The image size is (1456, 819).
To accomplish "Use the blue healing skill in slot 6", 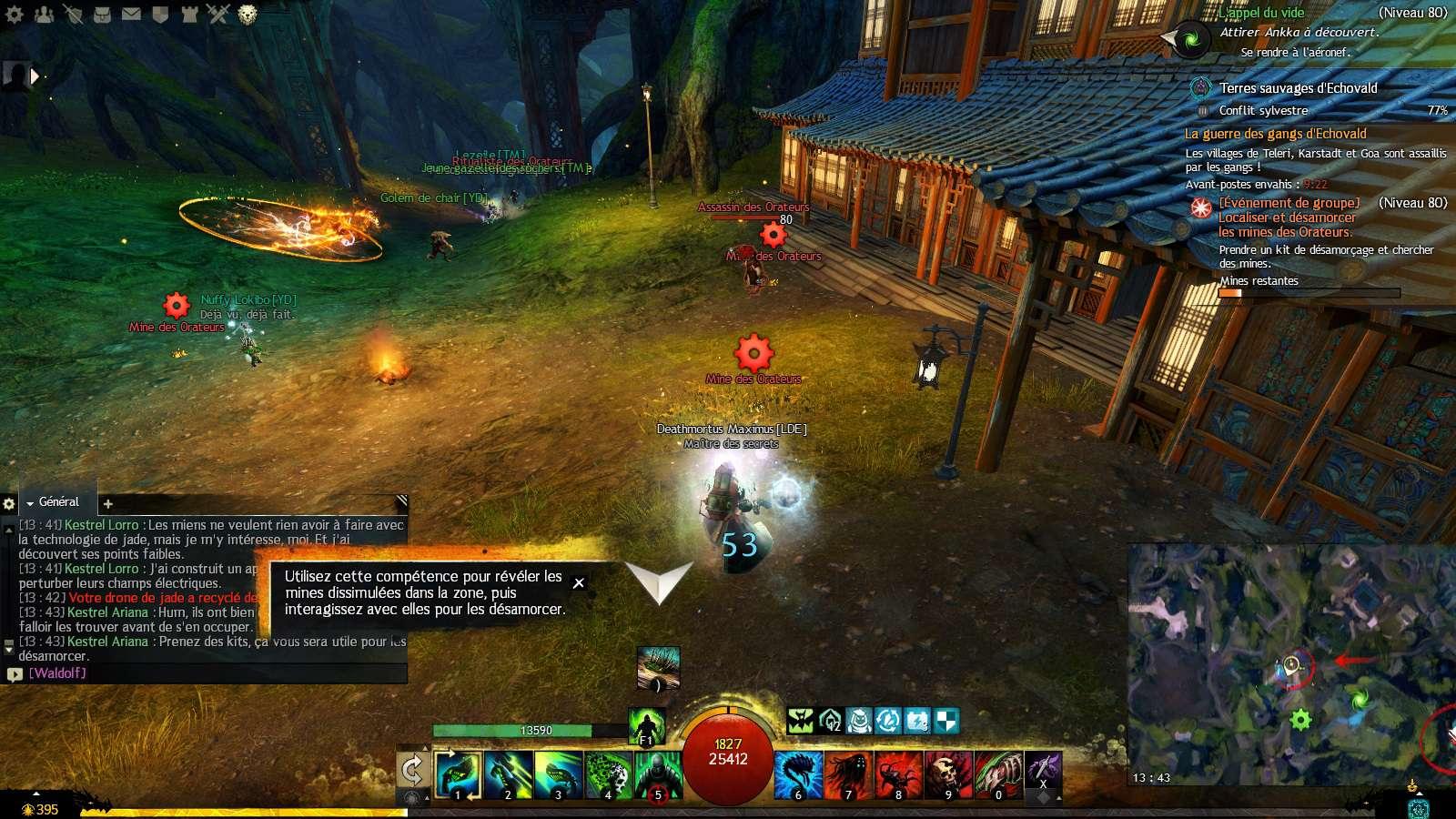I will [x=798, y=774].
